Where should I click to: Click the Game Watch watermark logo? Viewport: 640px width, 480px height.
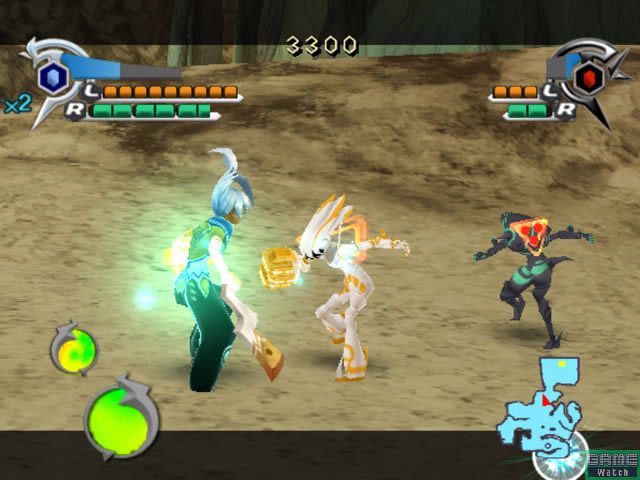pyautogui.click(x=612, y=463)
